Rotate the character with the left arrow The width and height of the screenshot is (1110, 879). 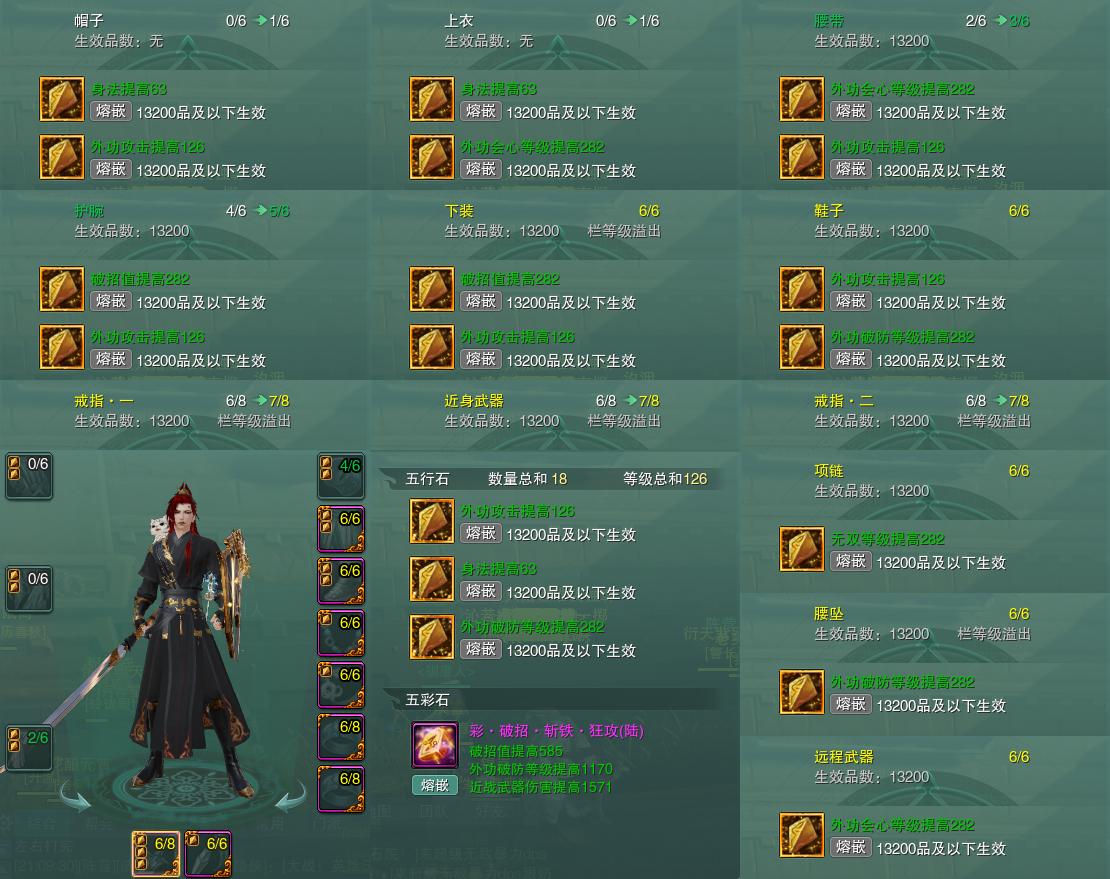coord(76,797)
